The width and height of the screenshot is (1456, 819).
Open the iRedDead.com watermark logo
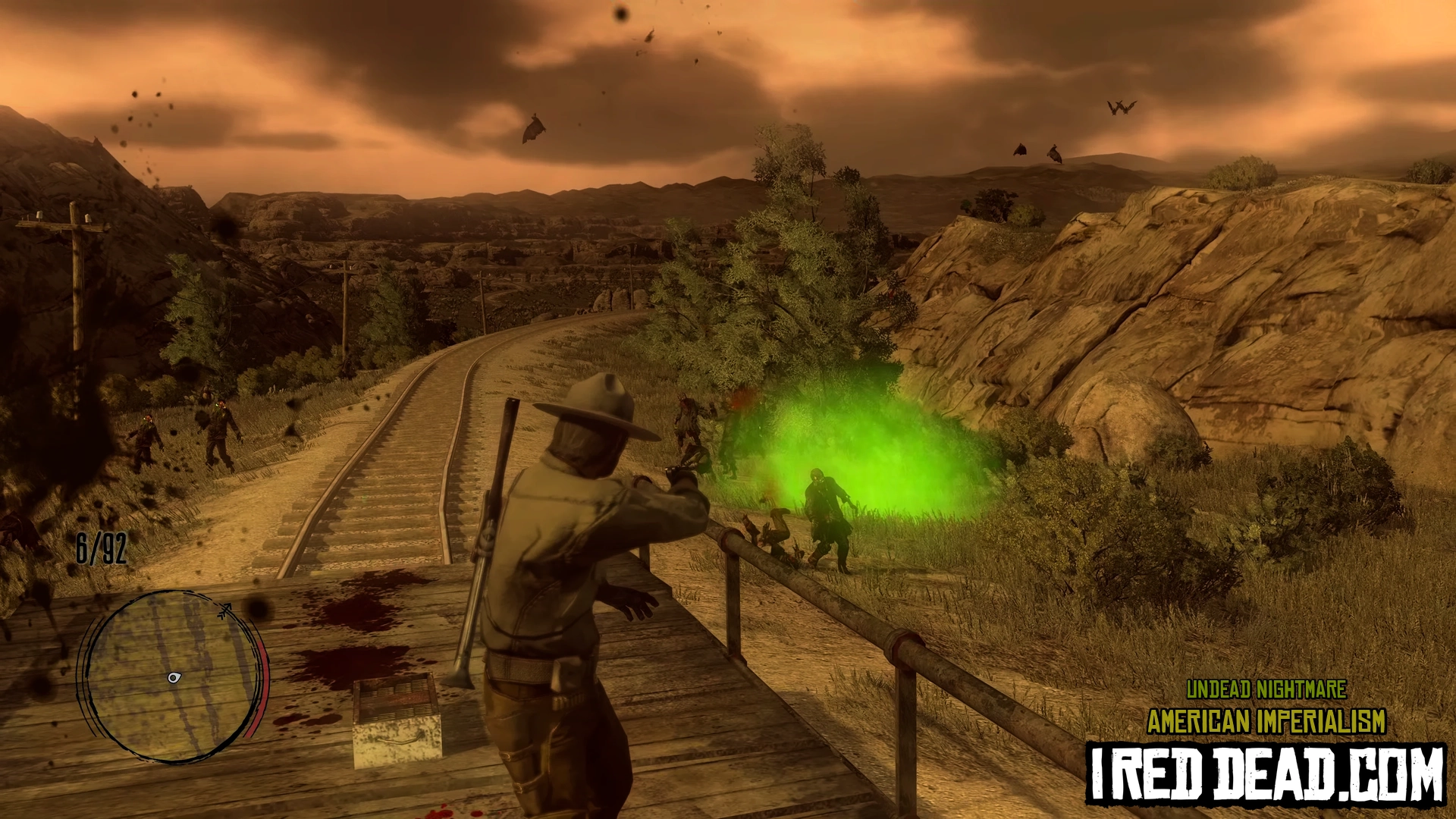(x=1266, y=774)
